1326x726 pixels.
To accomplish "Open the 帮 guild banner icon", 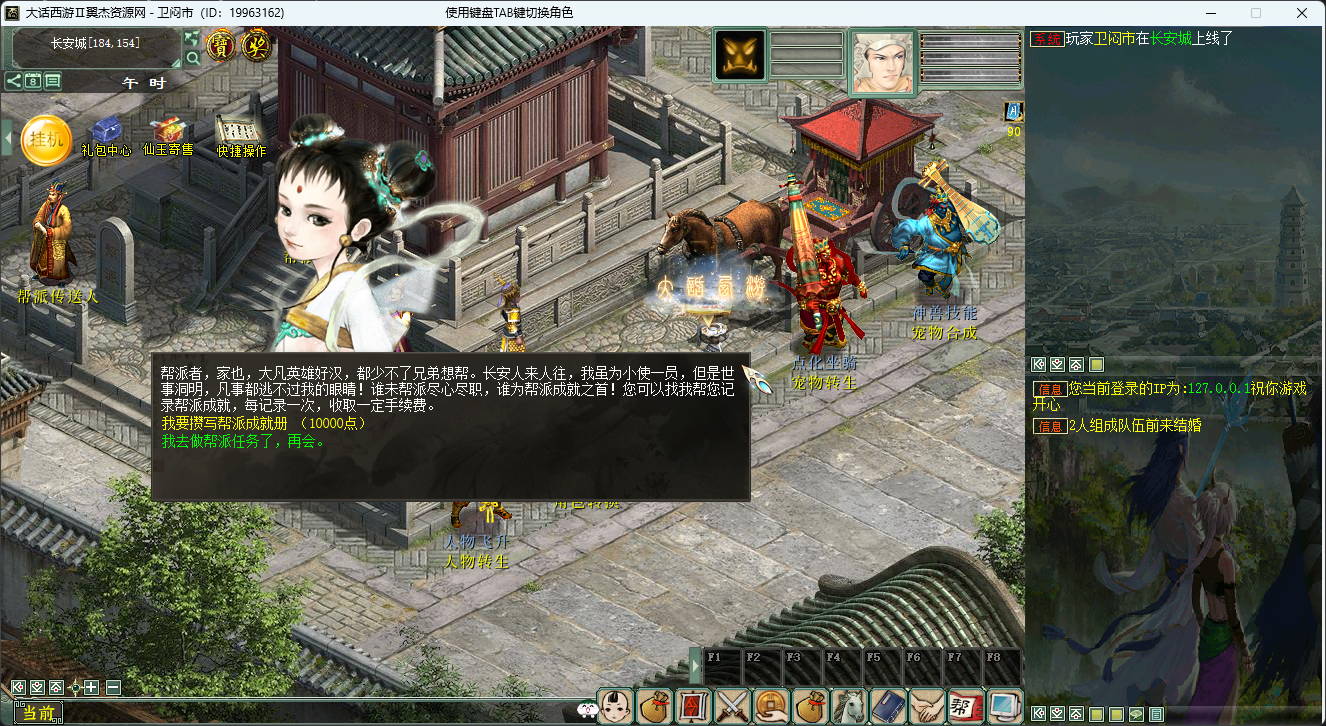I will tap(965, 706).
